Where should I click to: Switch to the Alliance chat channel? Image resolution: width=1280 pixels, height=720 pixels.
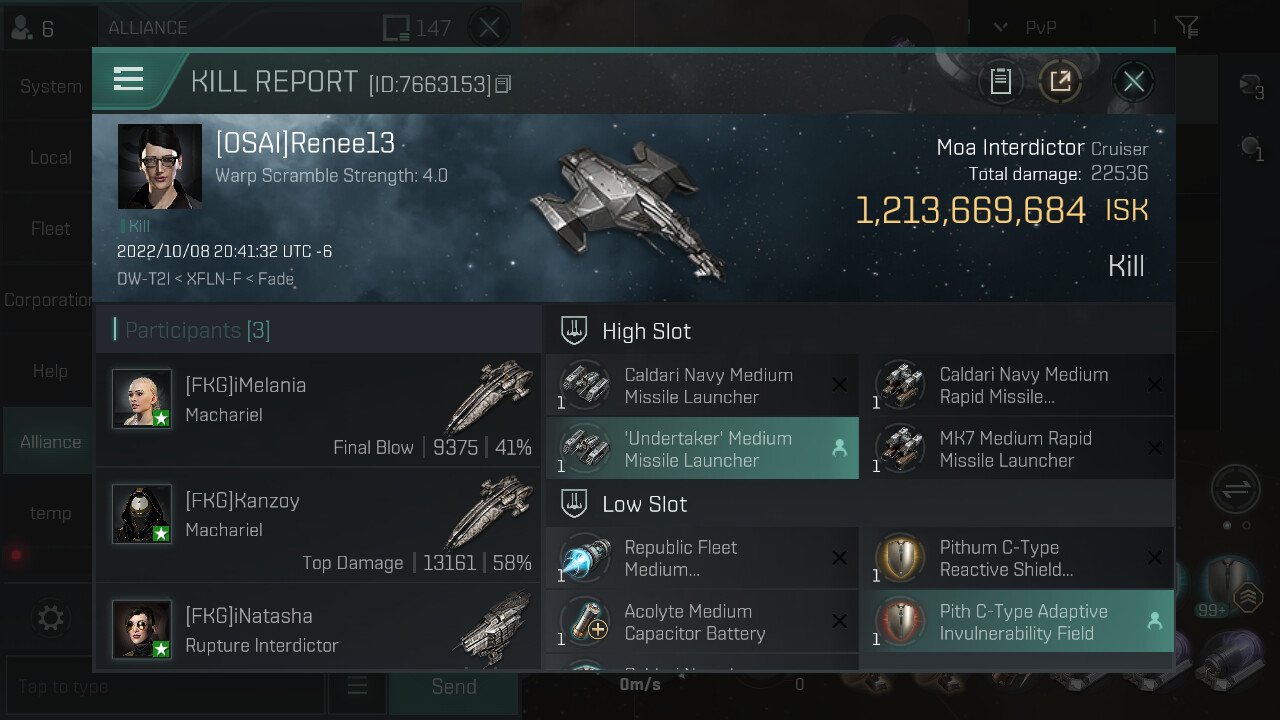click(x=50, y=442)
